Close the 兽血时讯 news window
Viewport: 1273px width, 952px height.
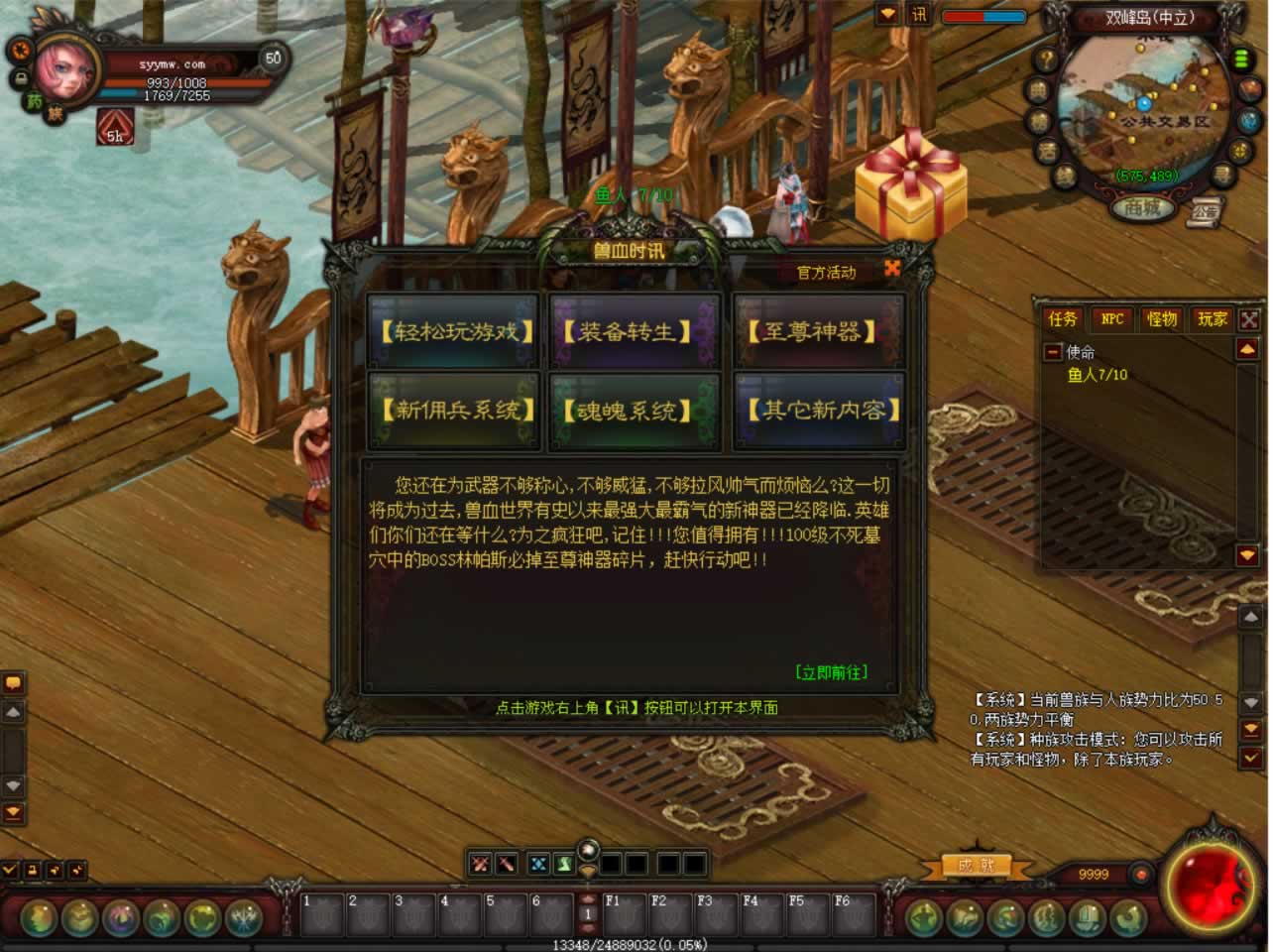[892, 269]
